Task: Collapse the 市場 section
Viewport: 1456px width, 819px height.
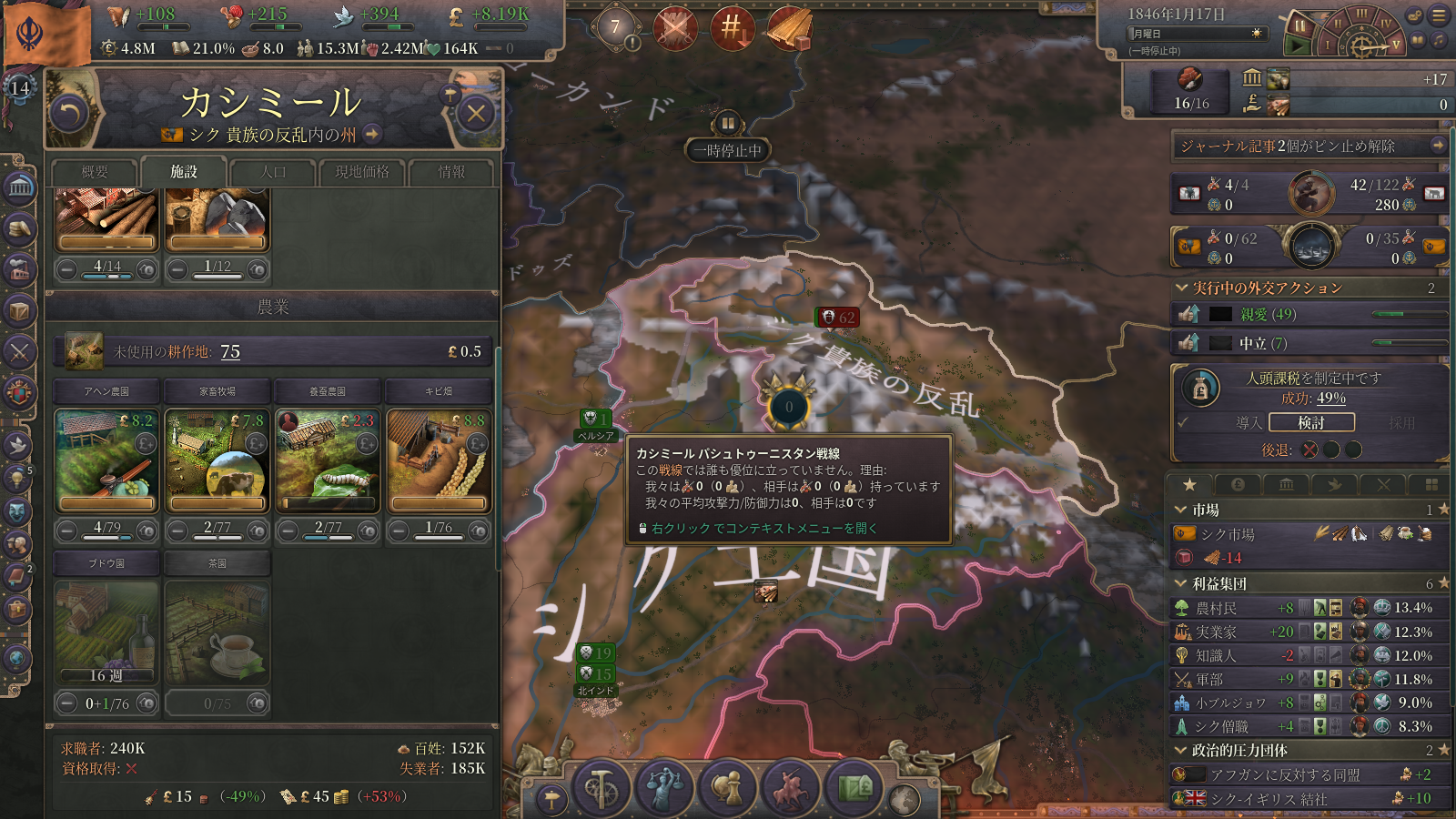Action: point(1181,510)
